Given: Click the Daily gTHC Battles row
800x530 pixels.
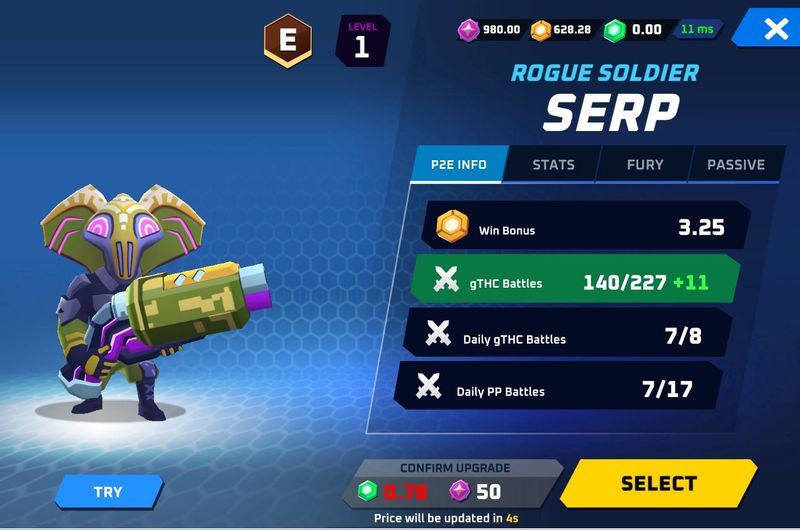Looking at the screenshot, I should (568, 336).
